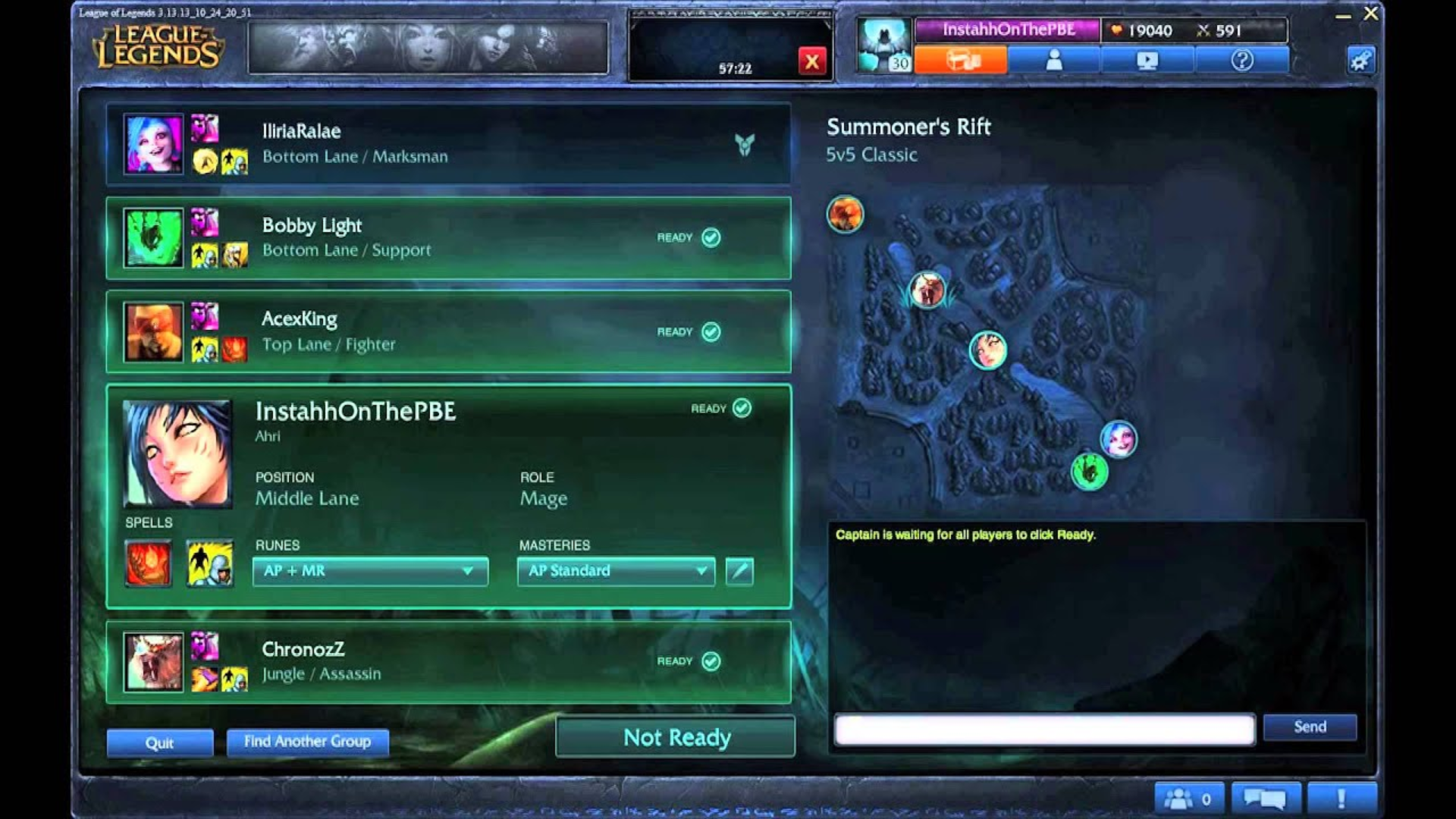Switch to the orange store tab
This screenshot has height=819, width=1456.
click(x=961, y=59)
